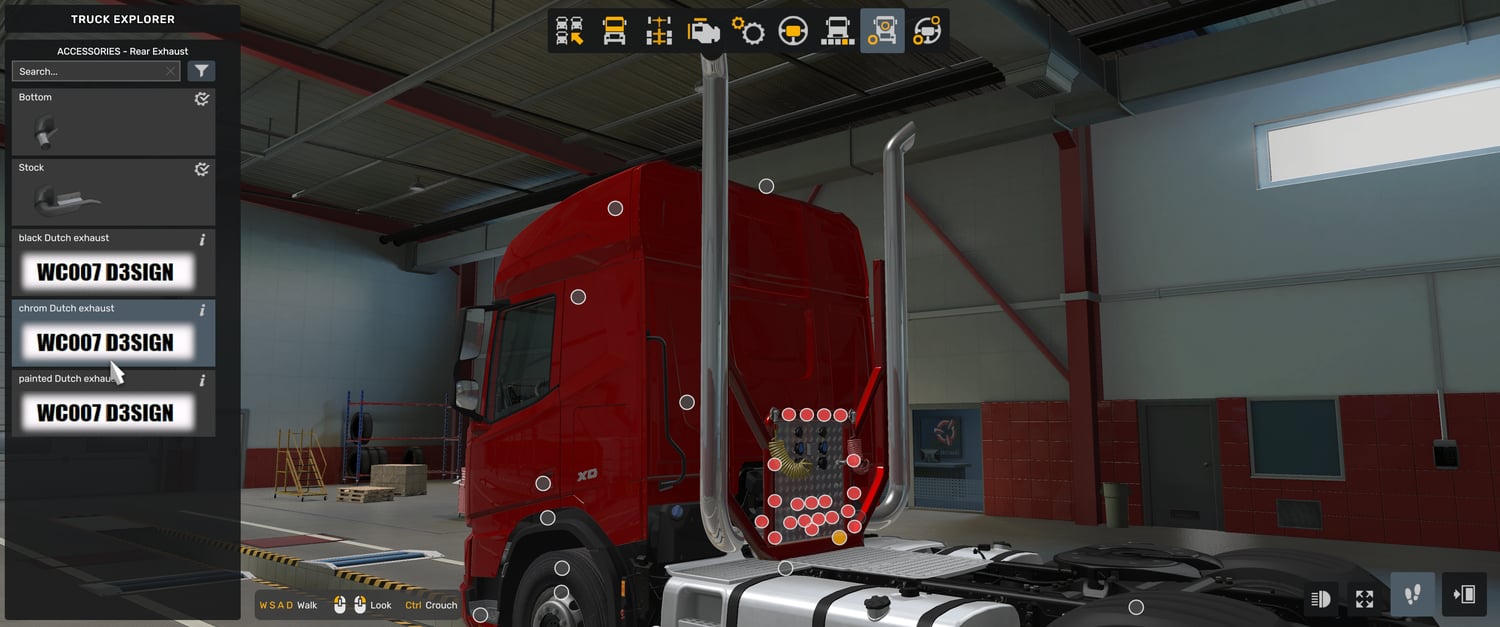
Task: Select the steering wheel interior category
Action: coord(793,31)
